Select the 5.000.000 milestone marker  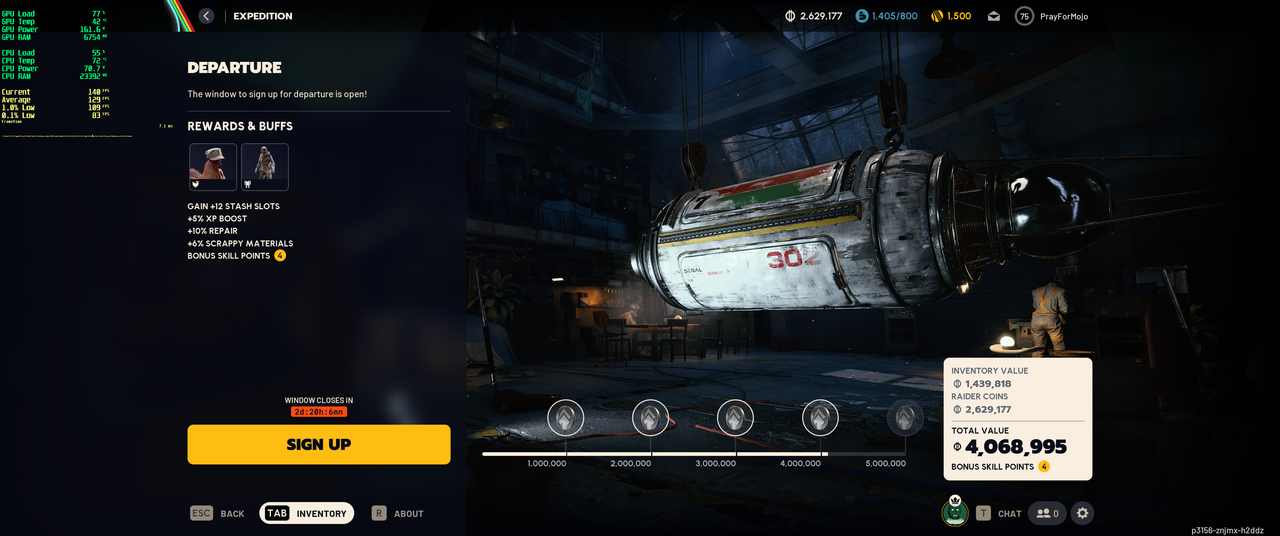click(x=905, y=418)
